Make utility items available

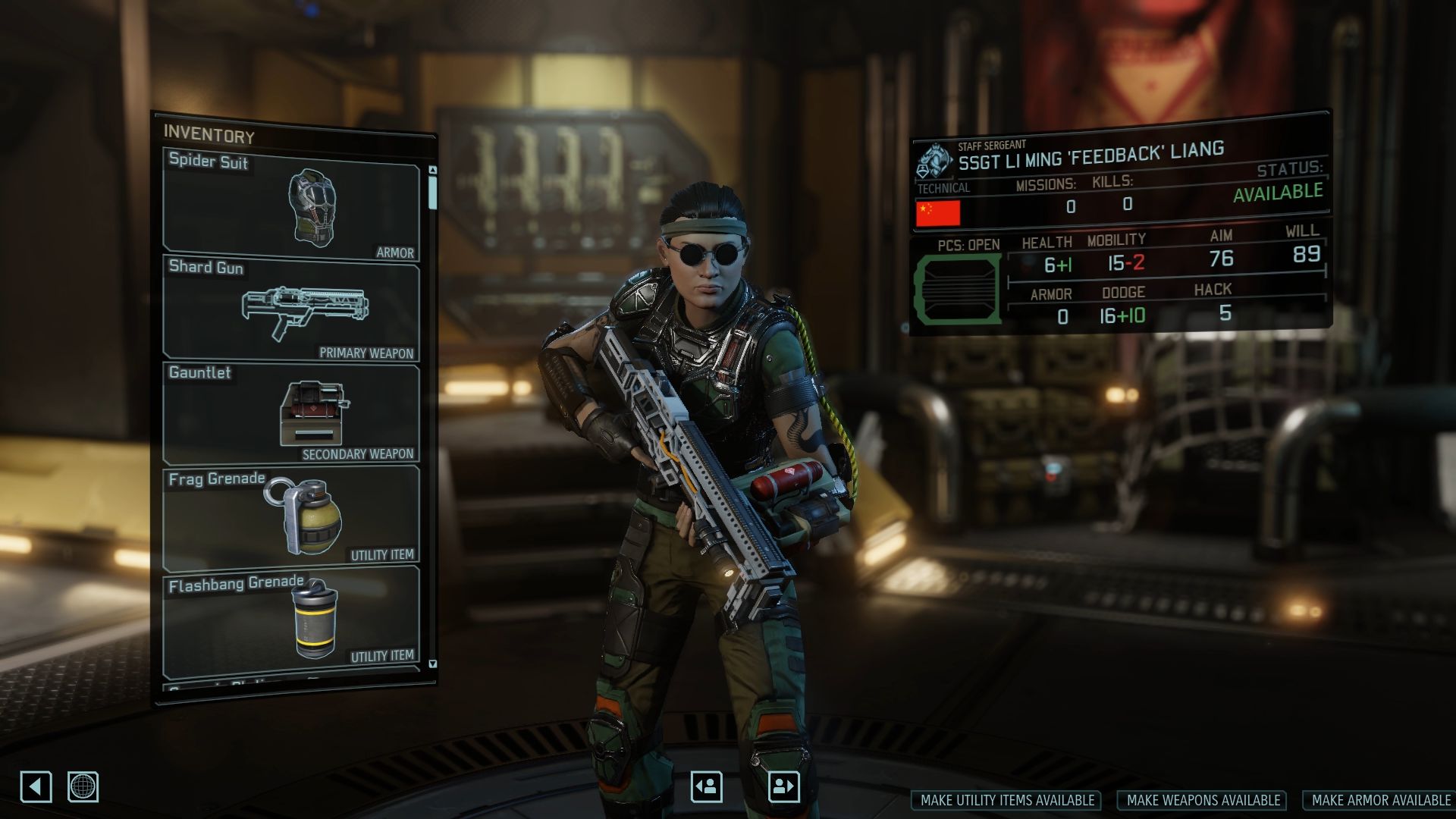coord(1007,800)
